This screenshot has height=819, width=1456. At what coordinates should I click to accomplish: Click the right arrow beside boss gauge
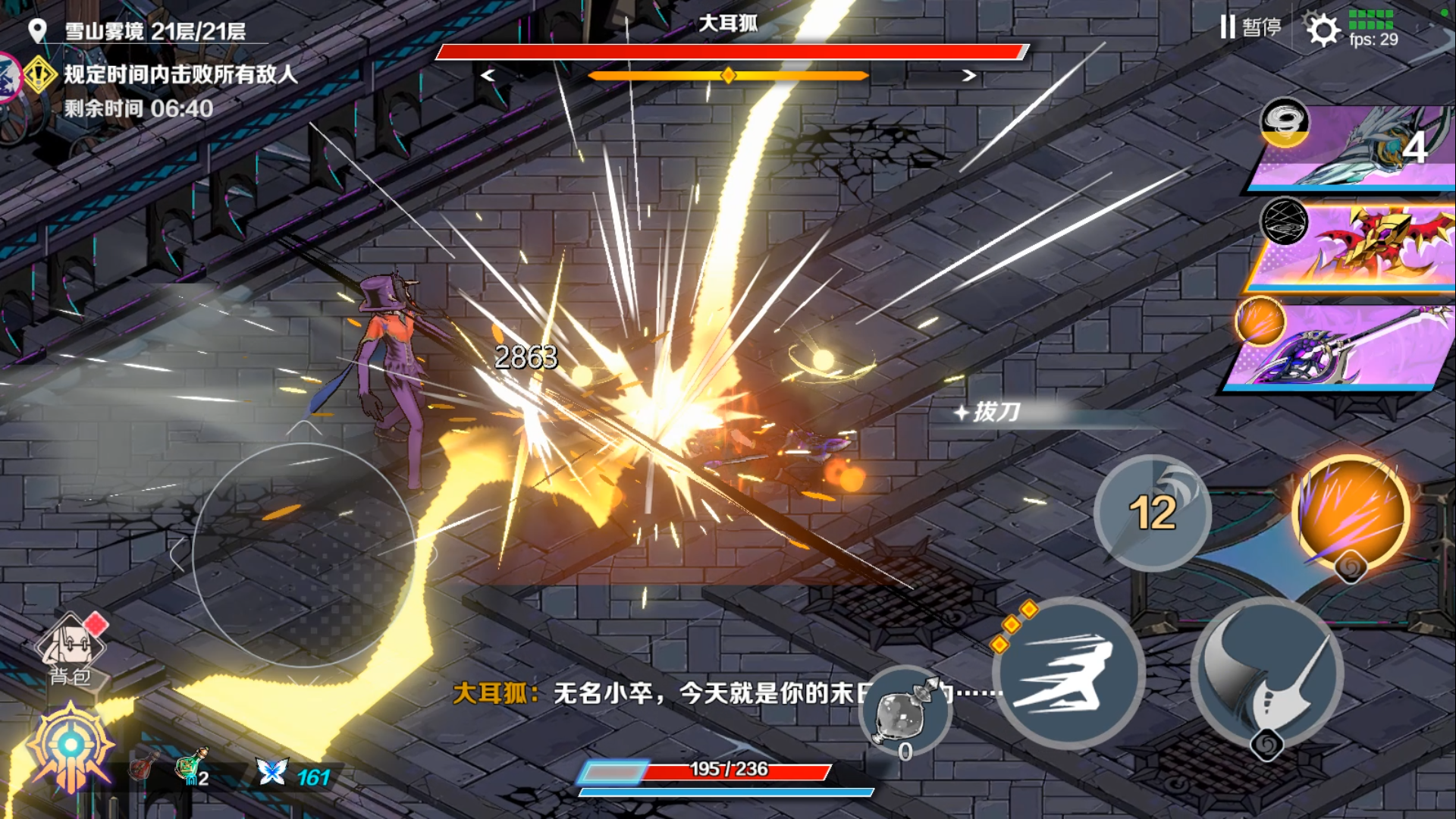968,76
